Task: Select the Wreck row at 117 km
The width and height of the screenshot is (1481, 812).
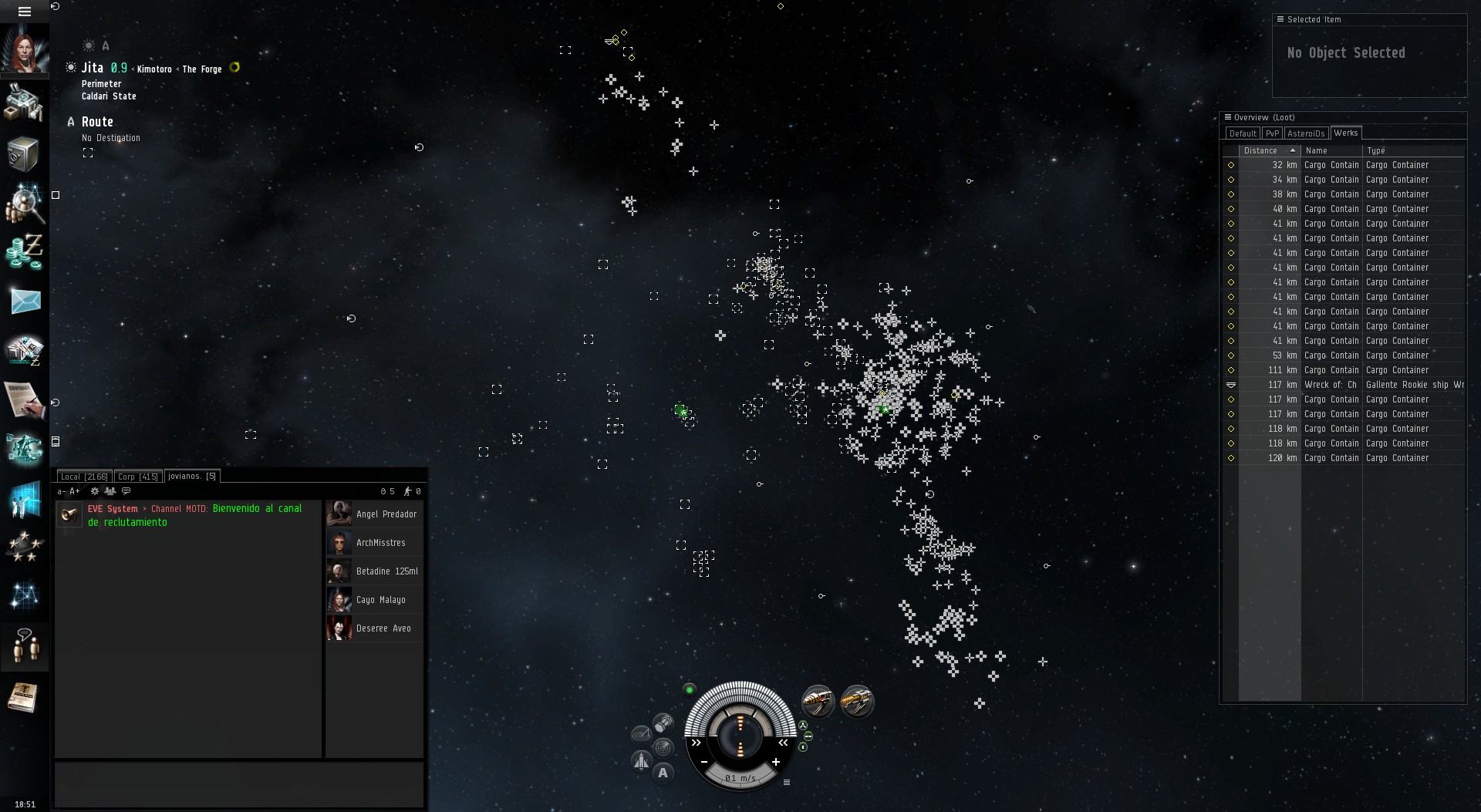Action: 1342,385
